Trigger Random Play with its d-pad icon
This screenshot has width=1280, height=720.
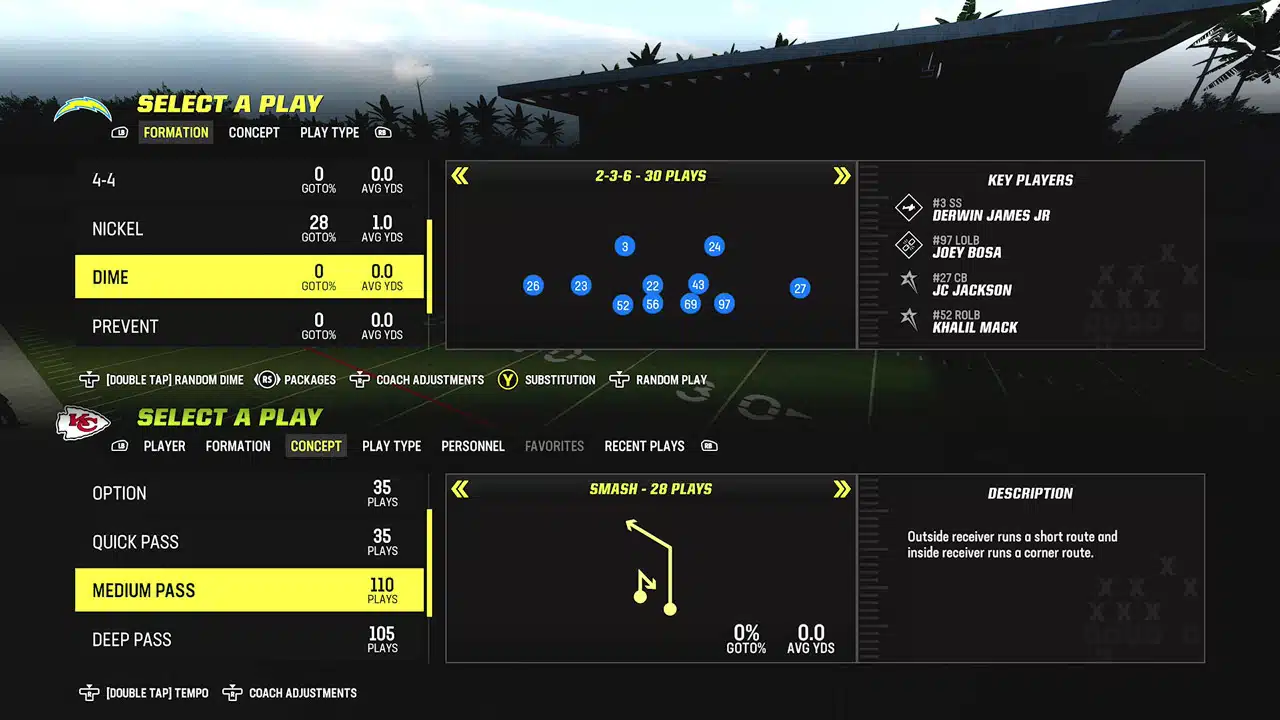coord(620,380)
